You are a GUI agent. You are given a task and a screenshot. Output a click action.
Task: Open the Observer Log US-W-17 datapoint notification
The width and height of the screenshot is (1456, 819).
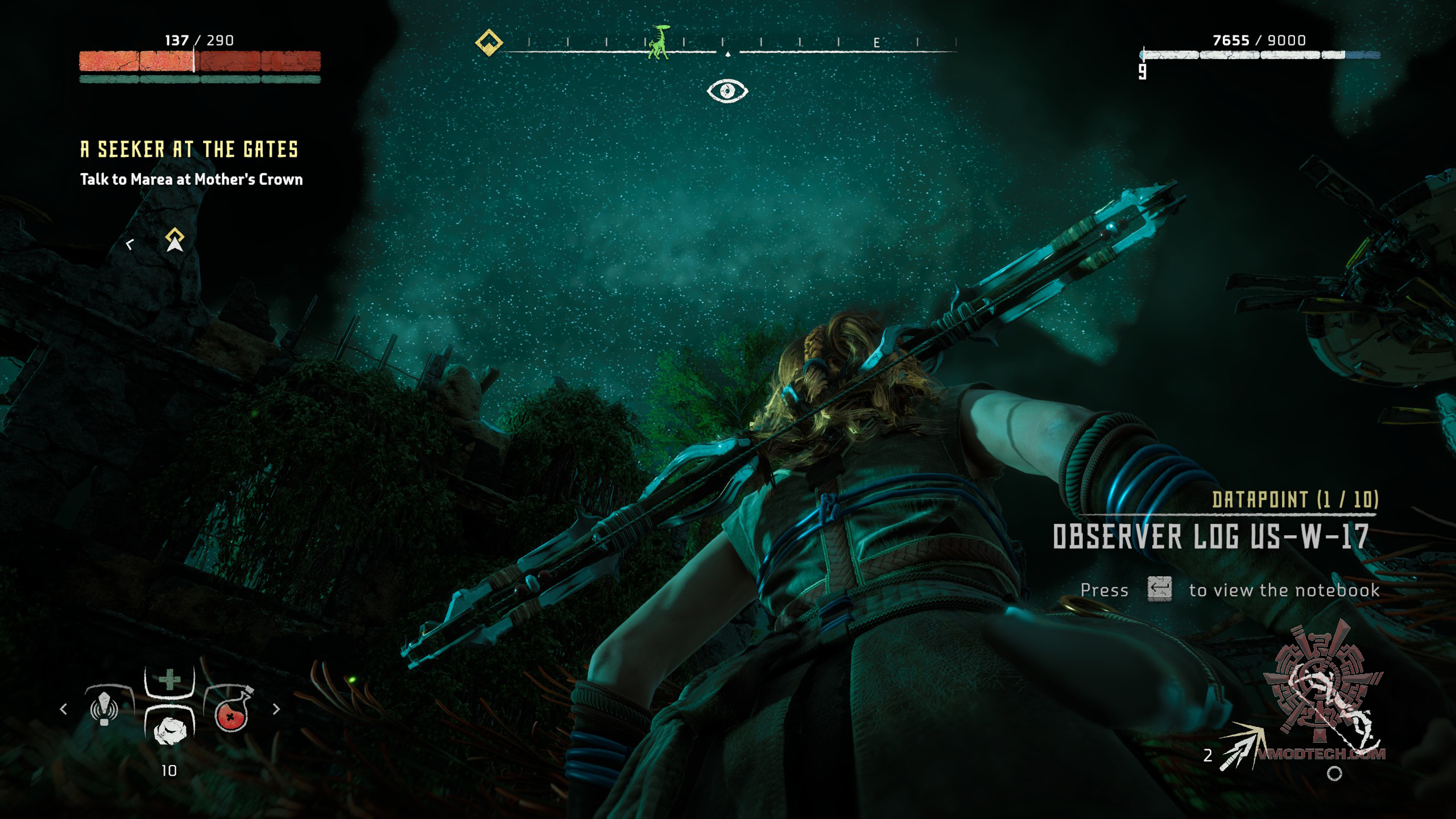pyautogui.click(x=1210, y=536)
